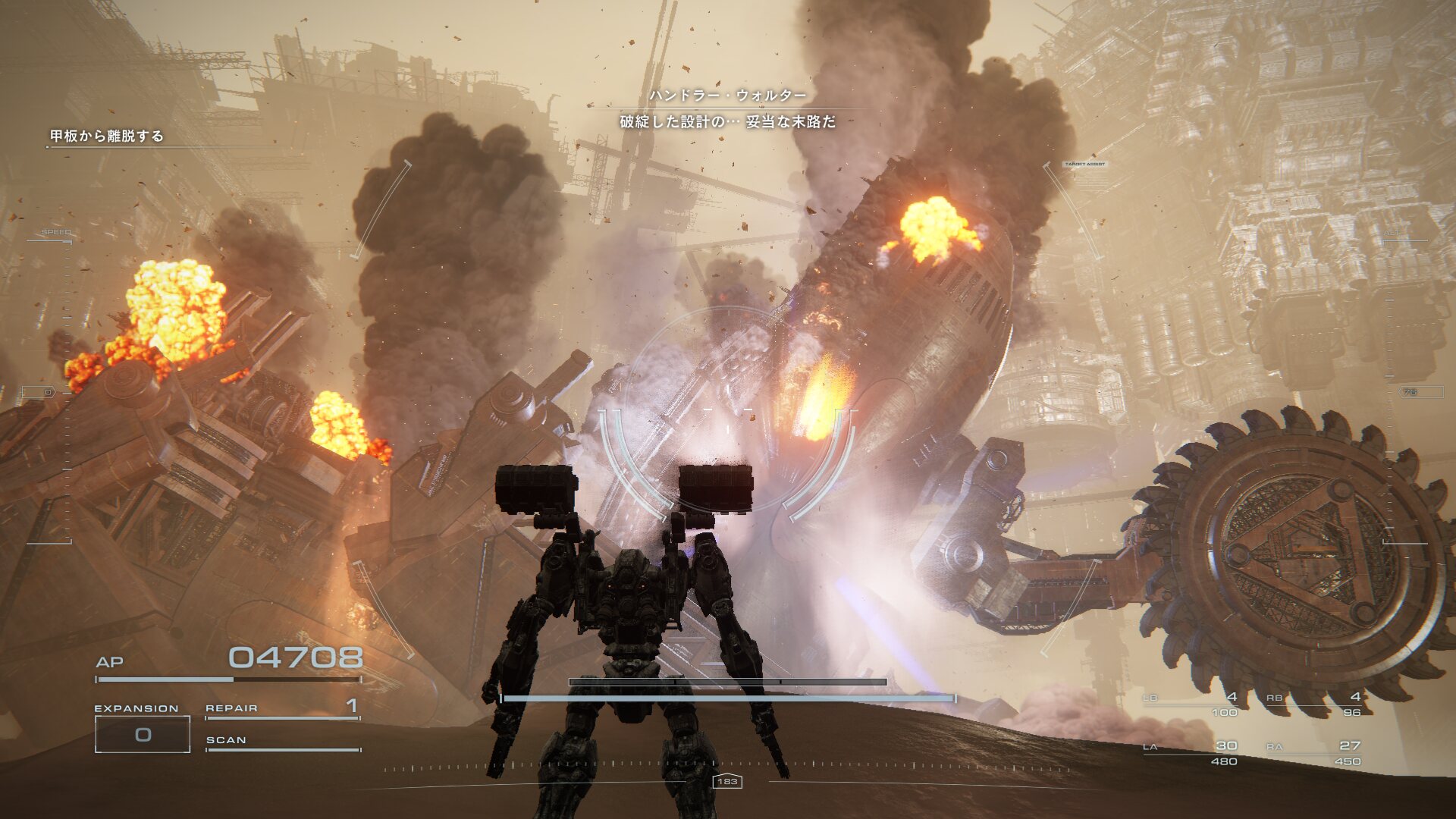Select the RB shoulder weapon slot
Image resolution: width=1456 pixels, height=819 pixels.
(x=1314, y=703)
